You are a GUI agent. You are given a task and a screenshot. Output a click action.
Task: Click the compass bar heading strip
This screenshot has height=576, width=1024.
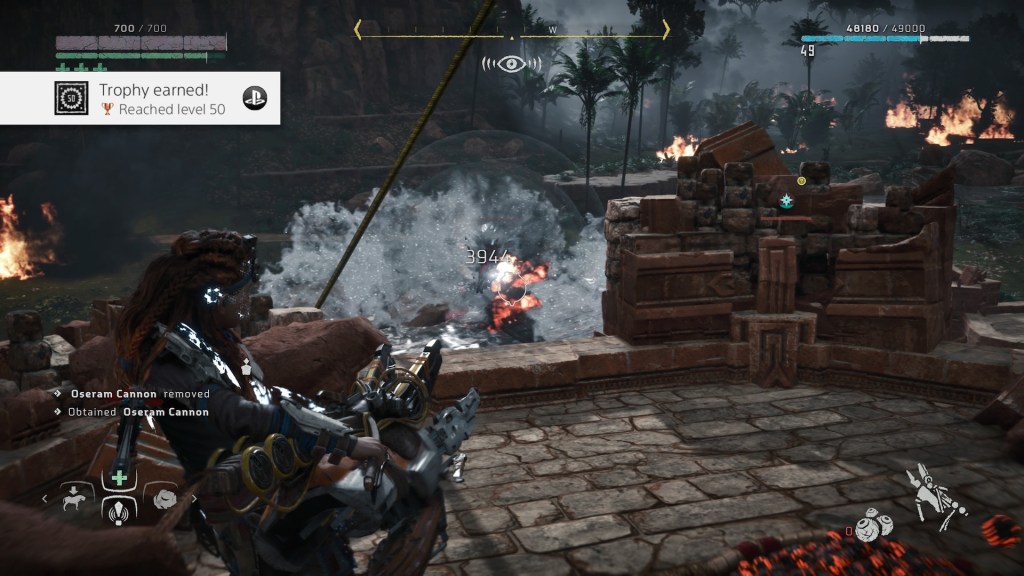(x=511, y=32)
